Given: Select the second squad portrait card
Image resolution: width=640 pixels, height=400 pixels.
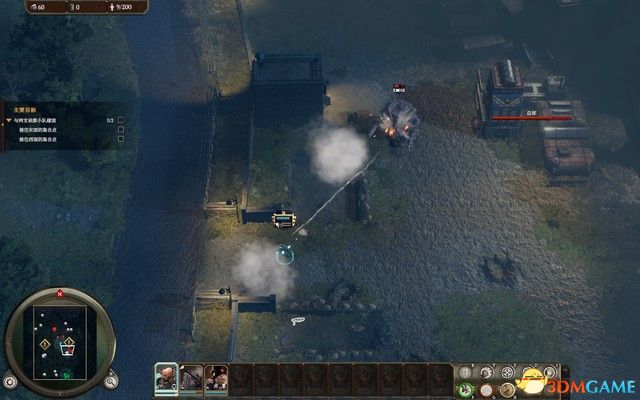Looking at the screenshot, I should tap(190, 377).
